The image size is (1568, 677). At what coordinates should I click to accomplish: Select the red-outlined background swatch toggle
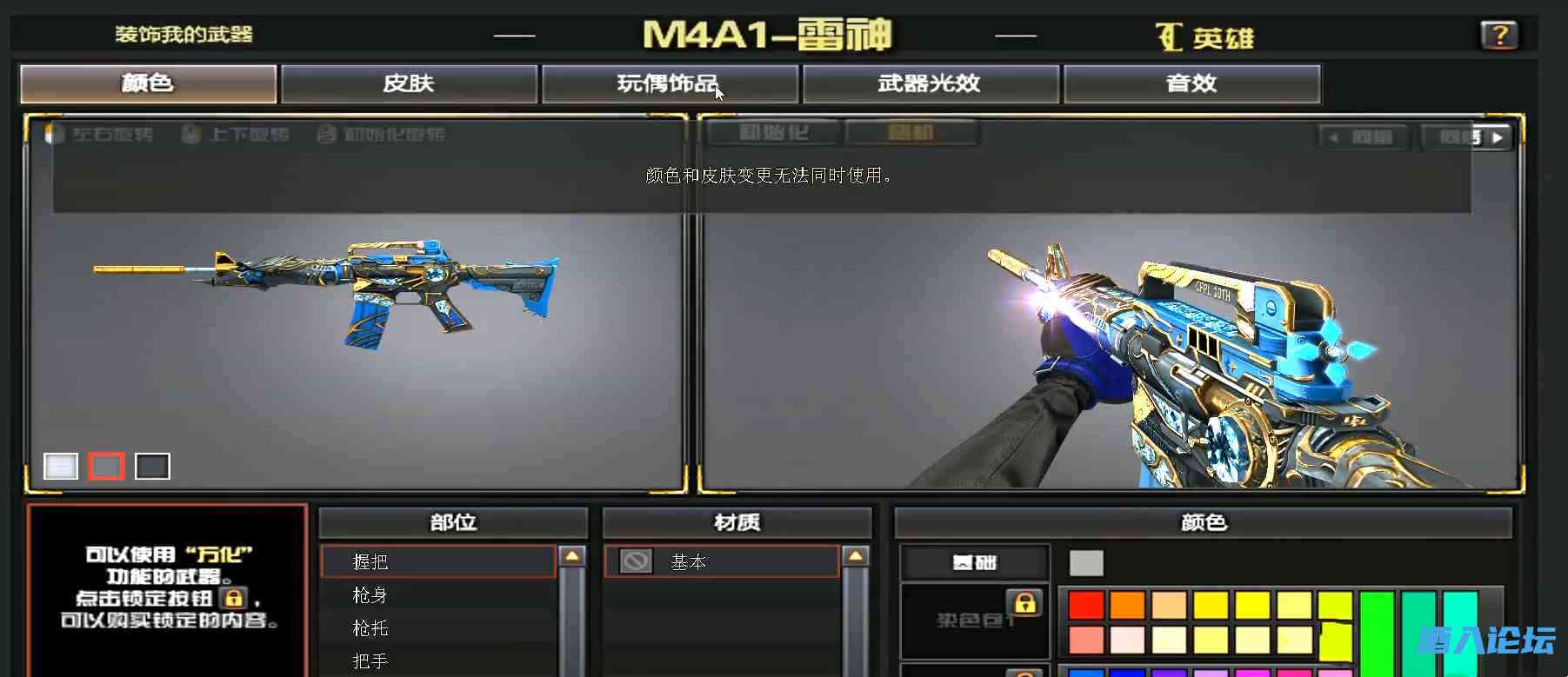[106, 467]
